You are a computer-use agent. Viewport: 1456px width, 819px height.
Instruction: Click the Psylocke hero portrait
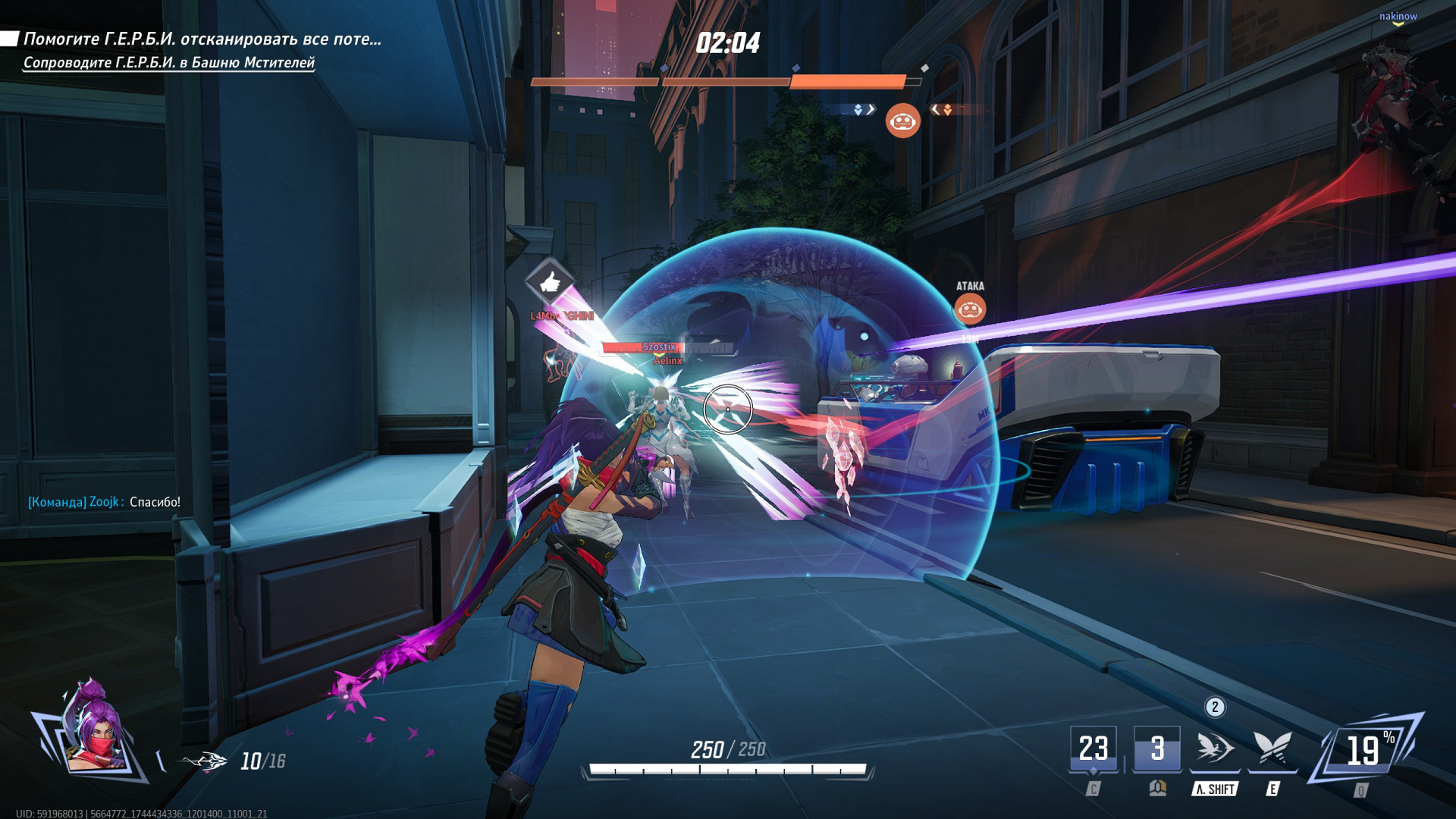coord(93,730)
